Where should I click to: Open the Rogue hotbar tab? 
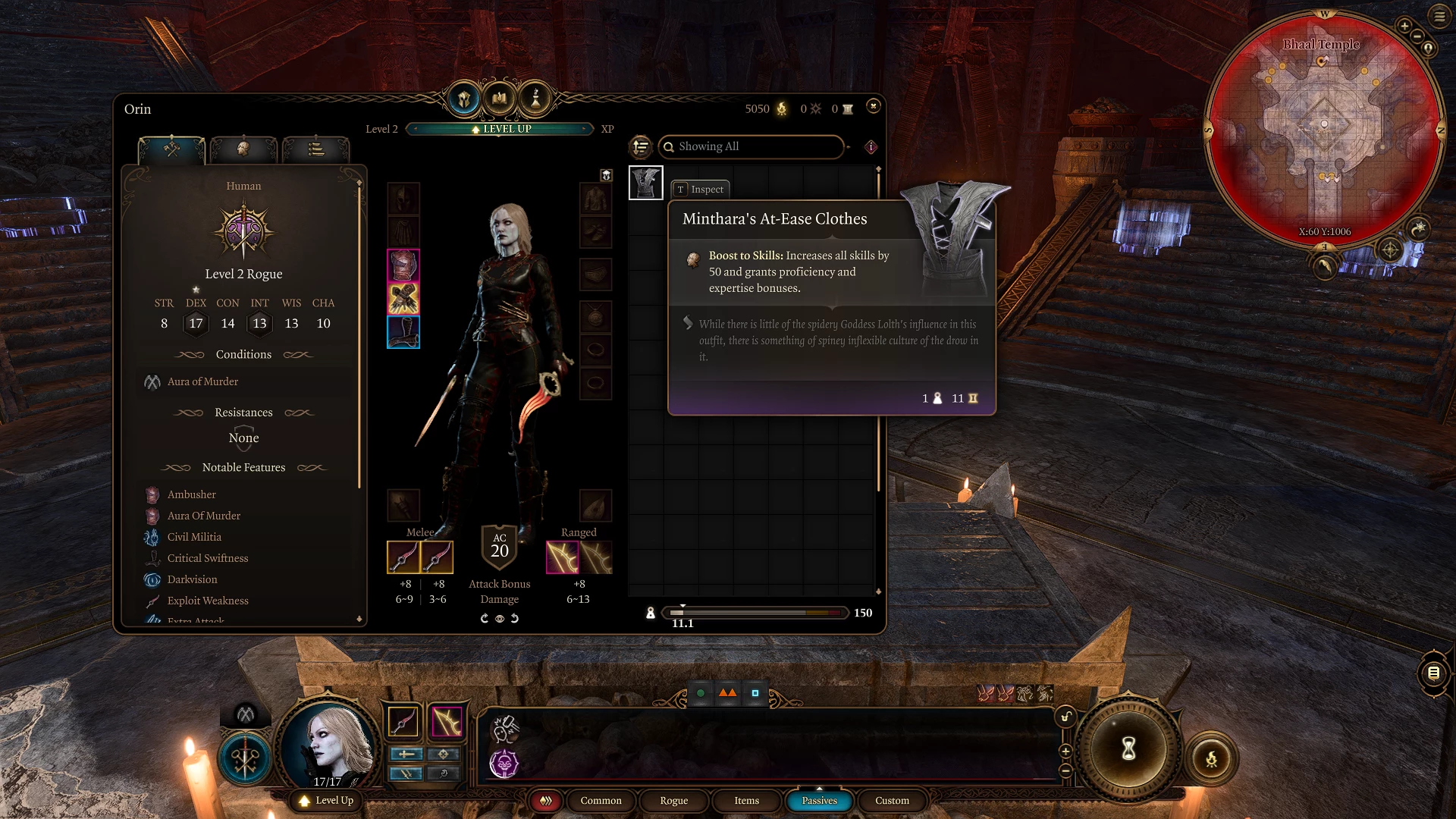point(673,801)
